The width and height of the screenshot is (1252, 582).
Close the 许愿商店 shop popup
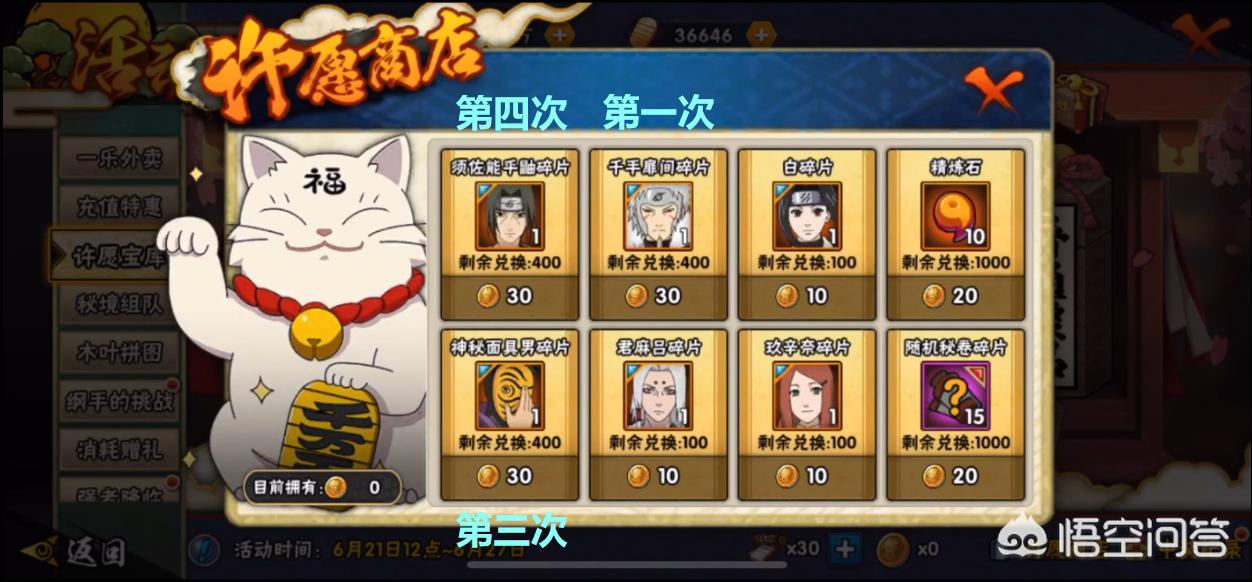(x=994, y=91)
